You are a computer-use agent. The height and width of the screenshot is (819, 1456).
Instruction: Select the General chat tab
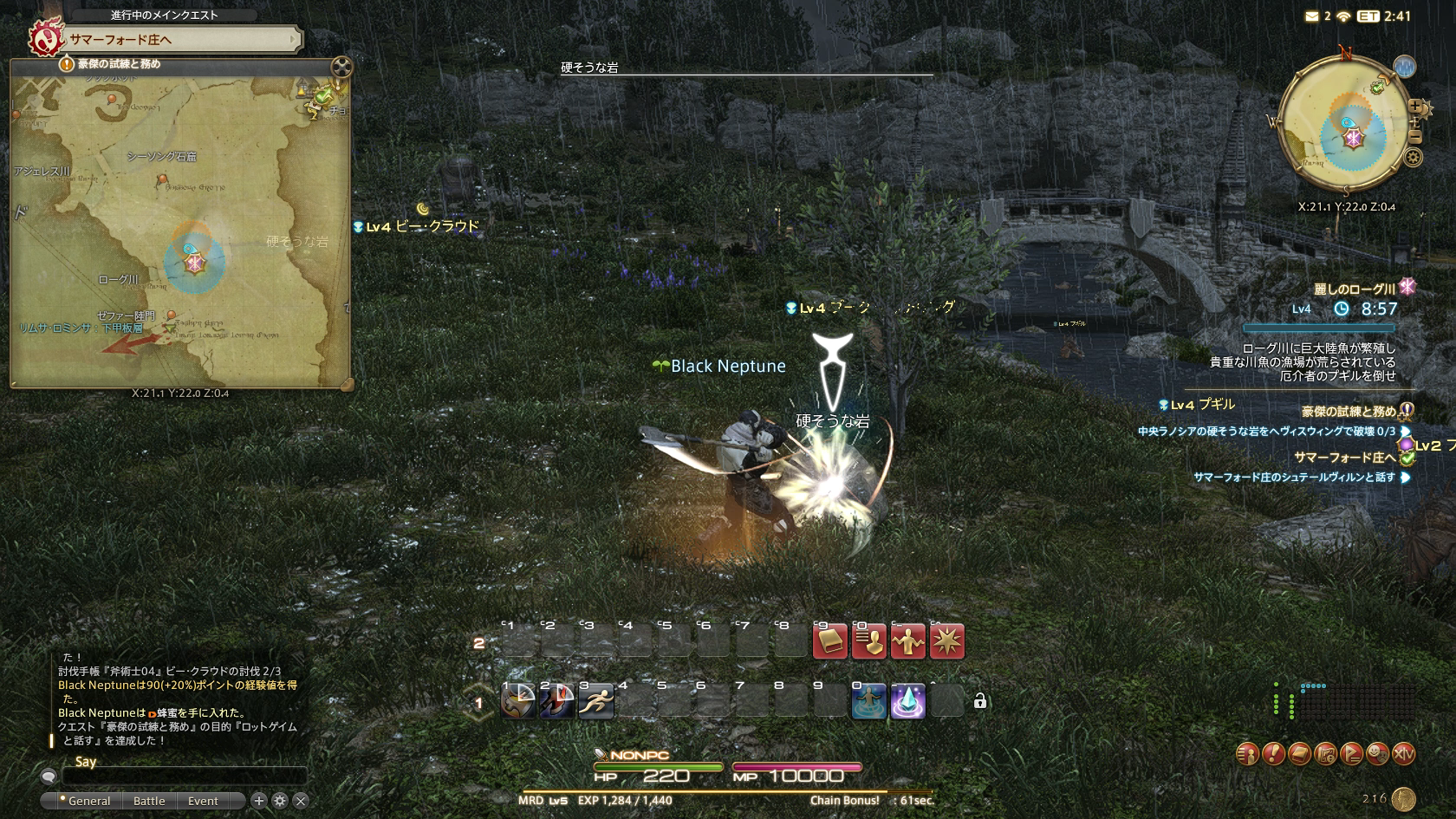[88, 801]
